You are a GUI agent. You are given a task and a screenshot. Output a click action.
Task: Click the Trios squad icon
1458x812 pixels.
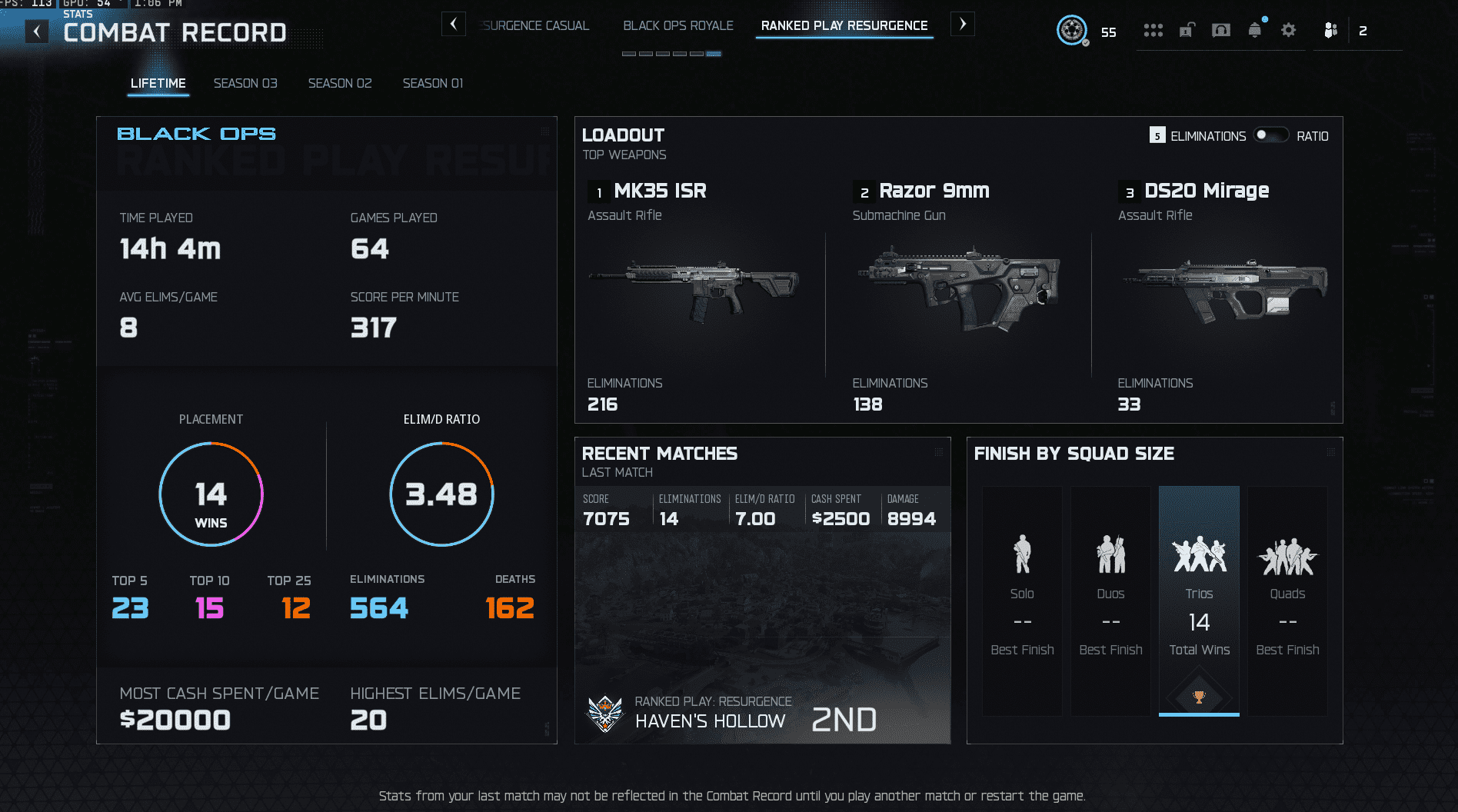click(x=1198, y=552)
